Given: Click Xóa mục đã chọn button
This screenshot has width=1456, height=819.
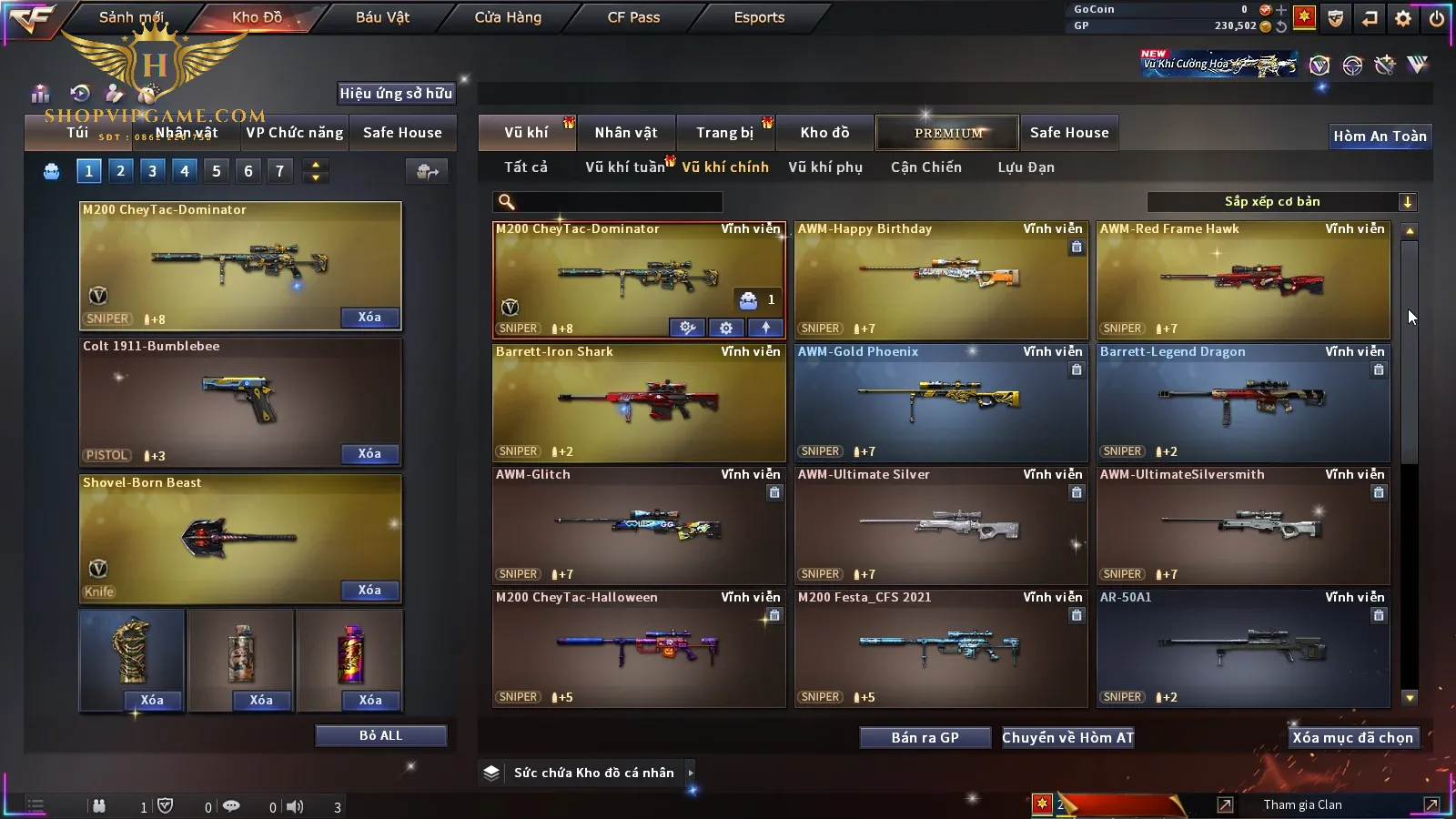Looking at the screenshot, I should point(1352,738).
